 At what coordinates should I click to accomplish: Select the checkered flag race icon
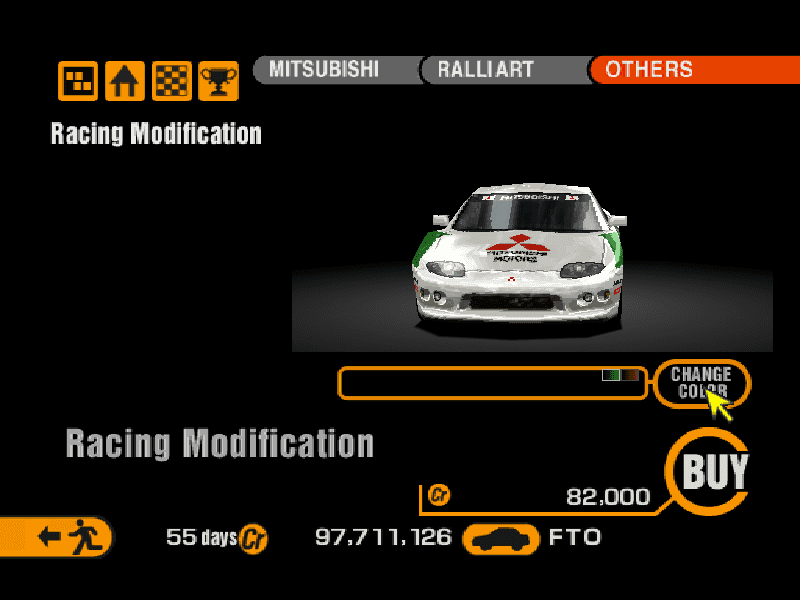coord(171,81)
